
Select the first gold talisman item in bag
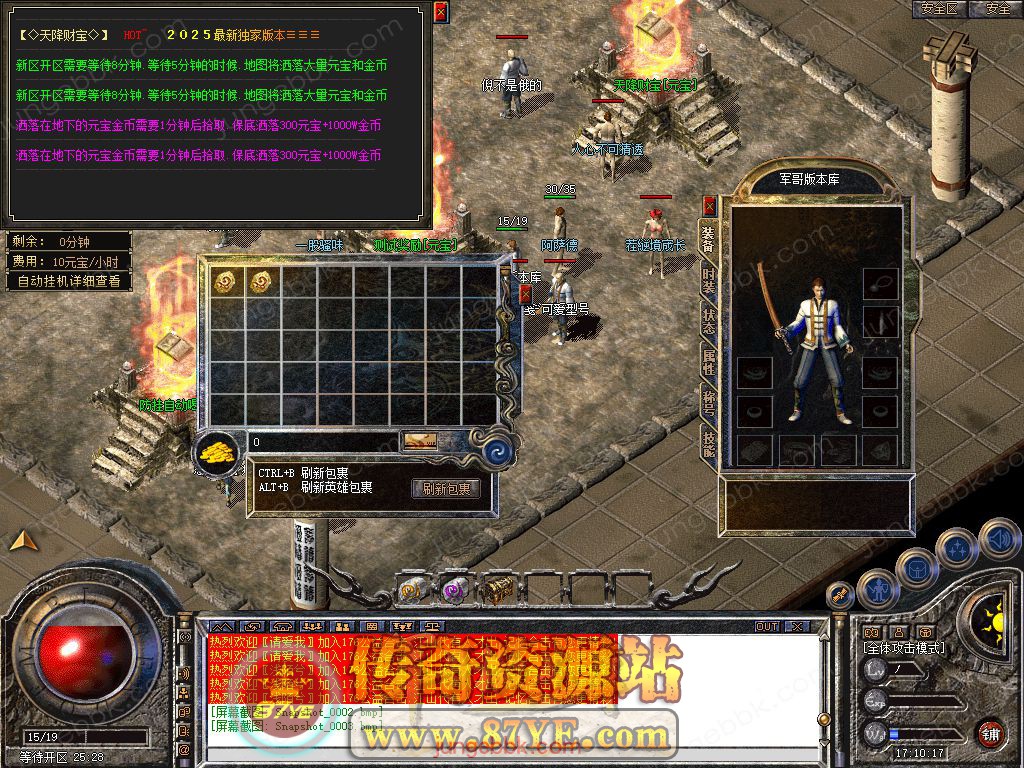(226, 282)
